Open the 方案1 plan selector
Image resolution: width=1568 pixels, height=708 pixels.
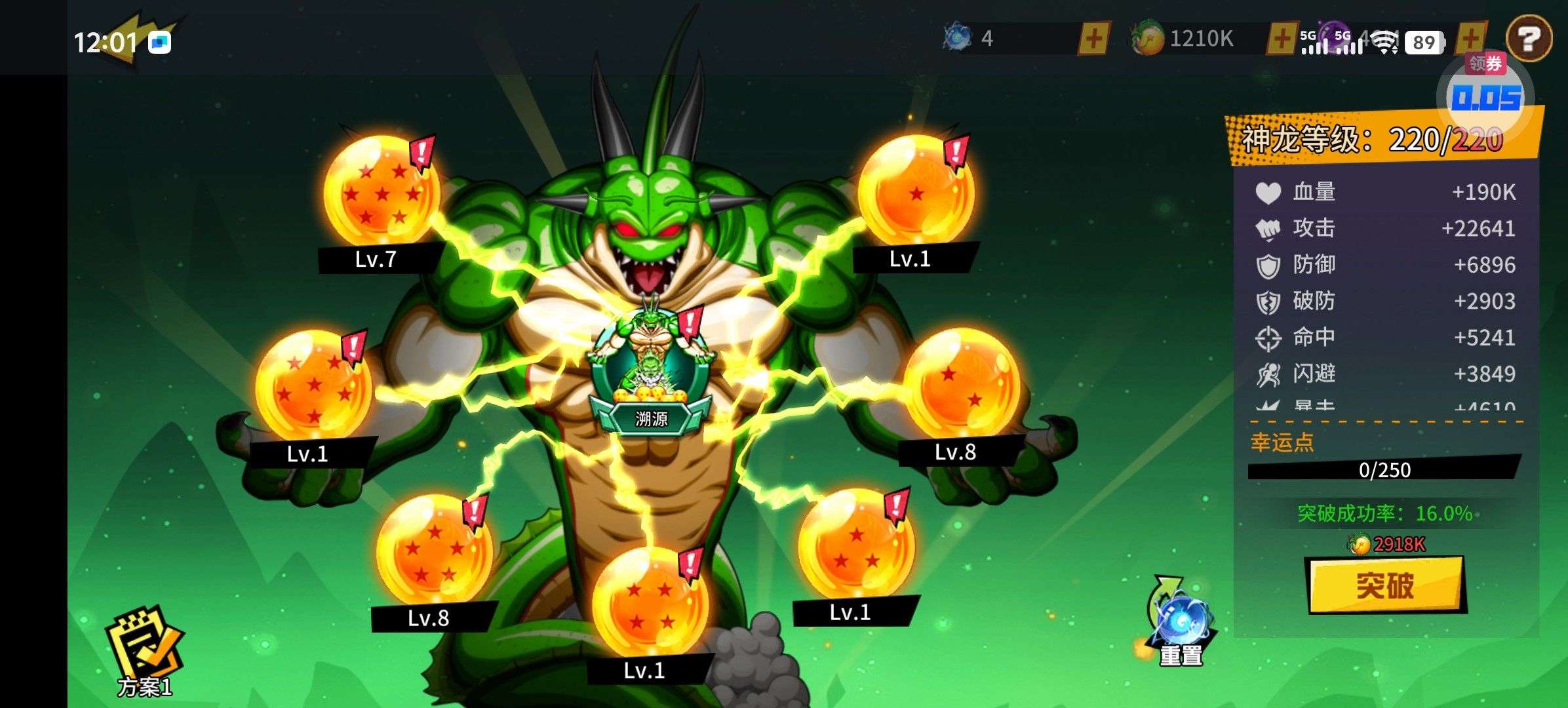144,651
